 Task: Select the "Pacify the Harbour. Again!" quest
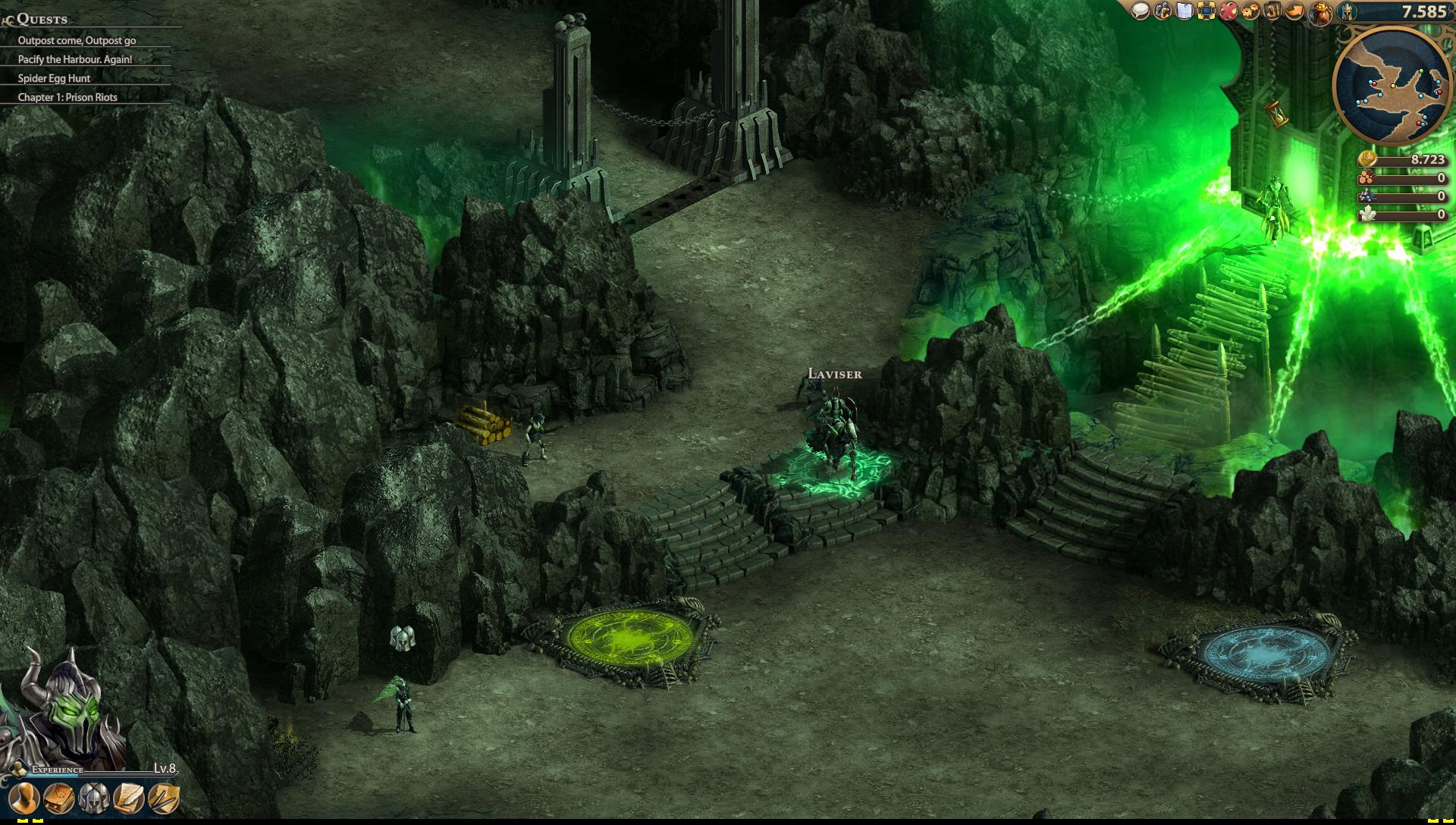pyautogui.click(x=75, y=59)
